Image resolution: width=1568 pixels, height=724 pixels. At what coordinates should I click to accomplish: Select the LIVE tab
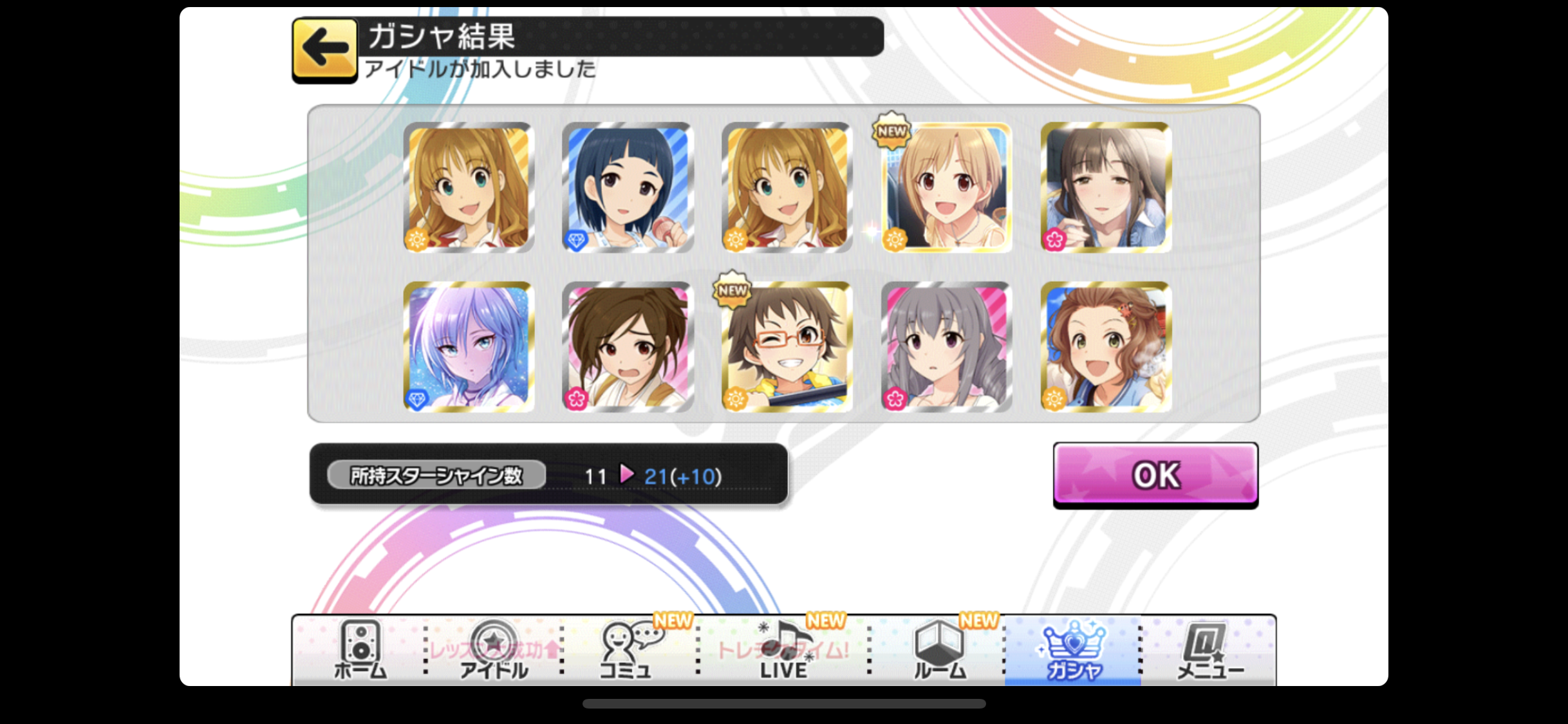coord(783,650)
